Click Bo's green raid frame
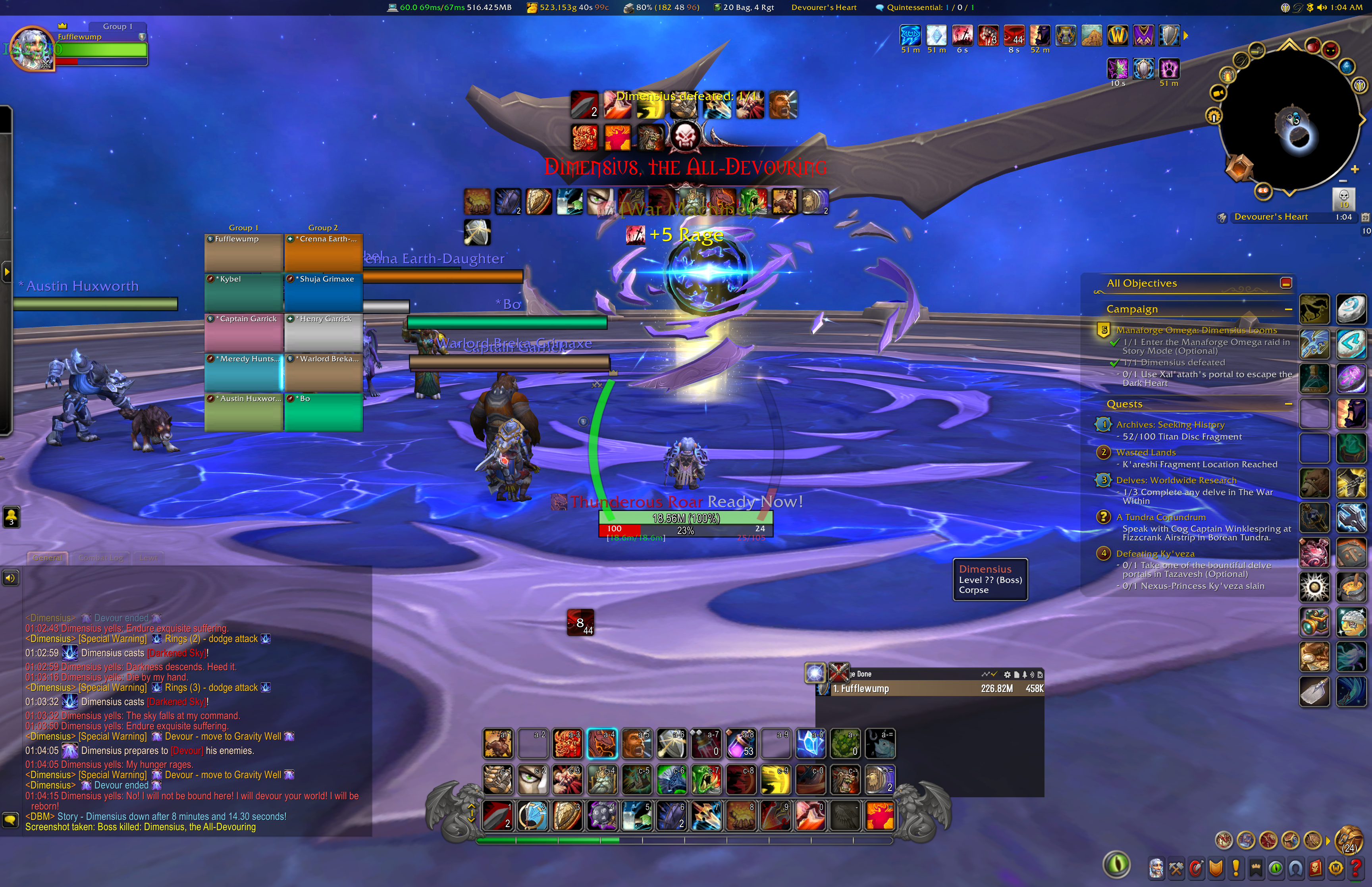Screen dimensions: 1372x887 pos(324,412)
